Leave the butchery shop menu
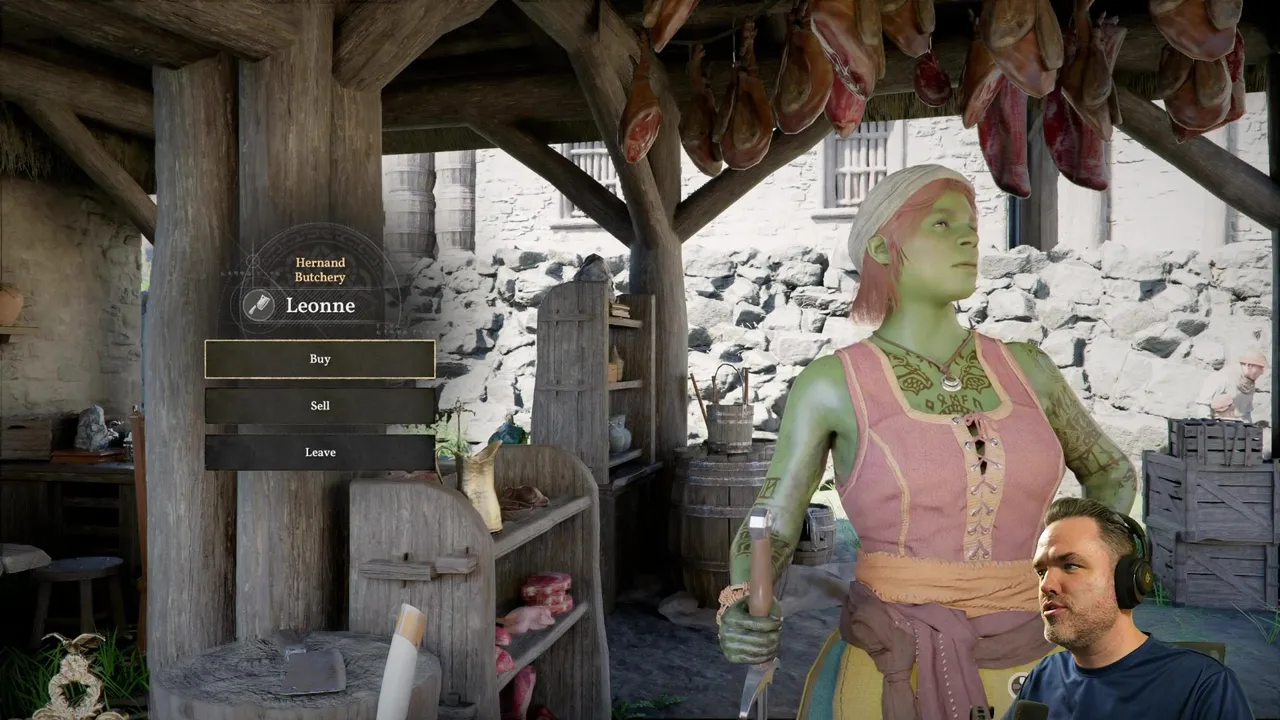 320,452
